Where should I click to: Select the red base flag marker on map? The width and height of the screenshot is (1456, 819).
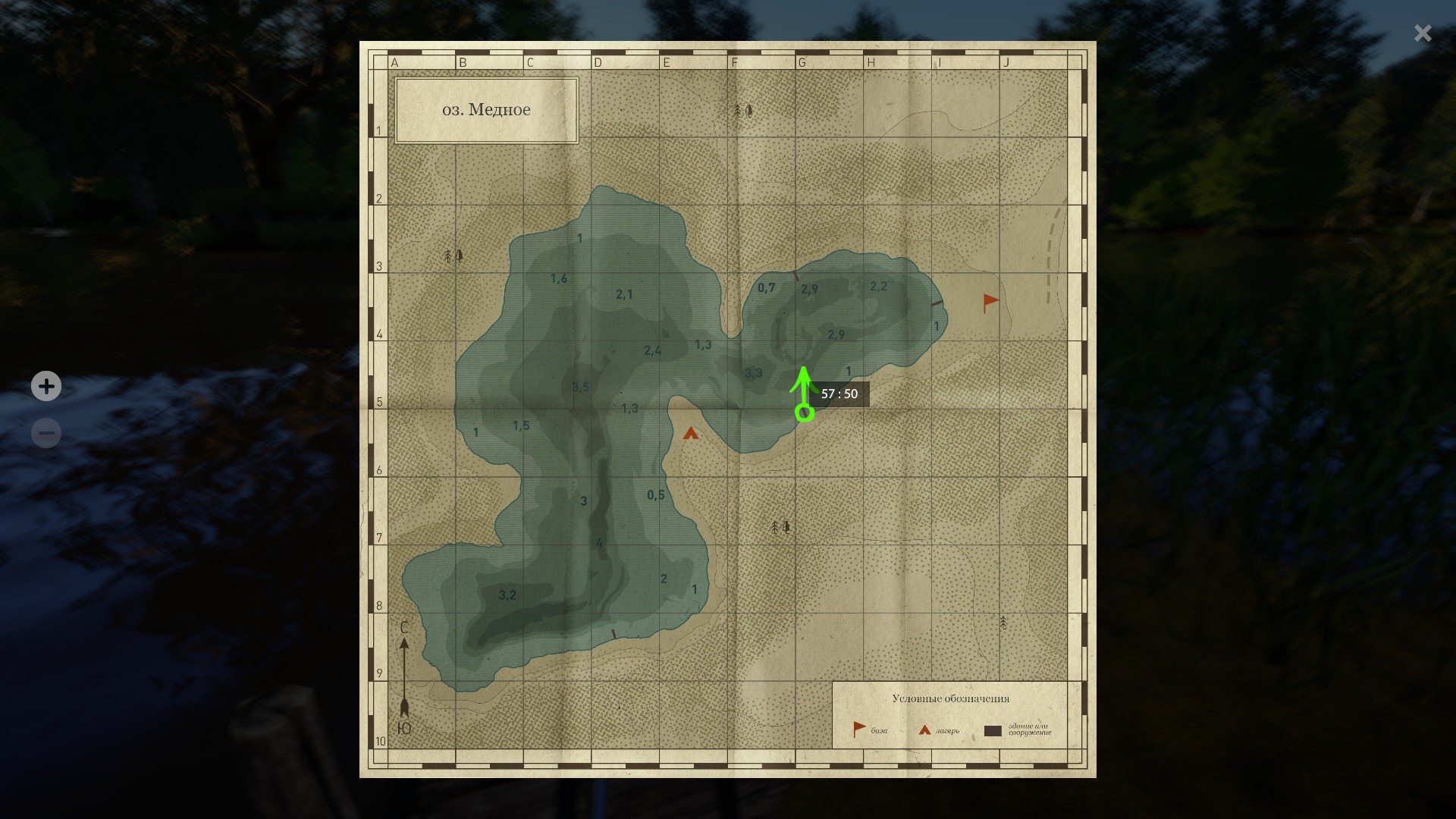[x=990, y=303]
